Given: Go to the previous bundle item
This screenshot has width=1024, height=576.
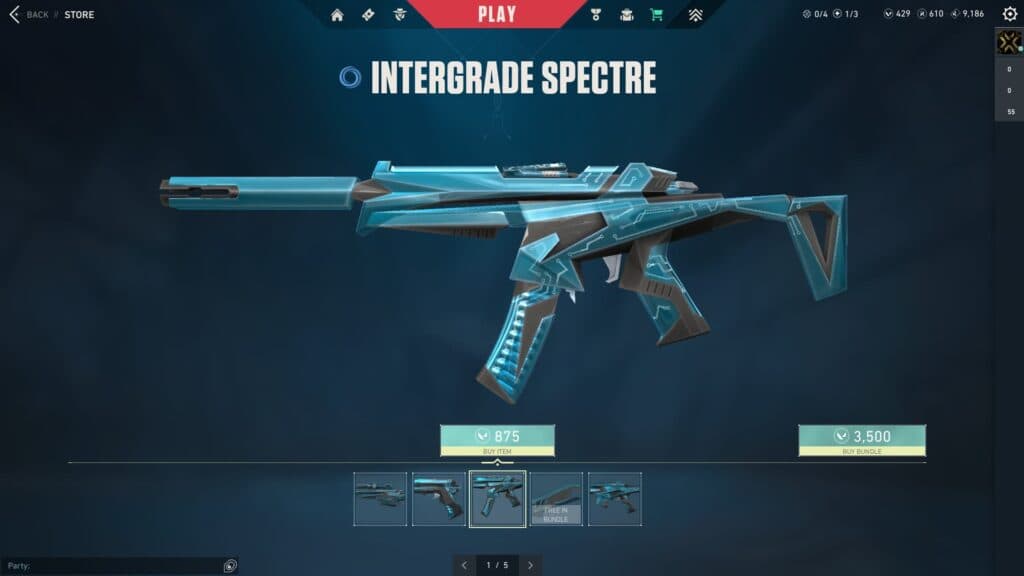Looking at the screenshot, I should click(x=464, y=565).
